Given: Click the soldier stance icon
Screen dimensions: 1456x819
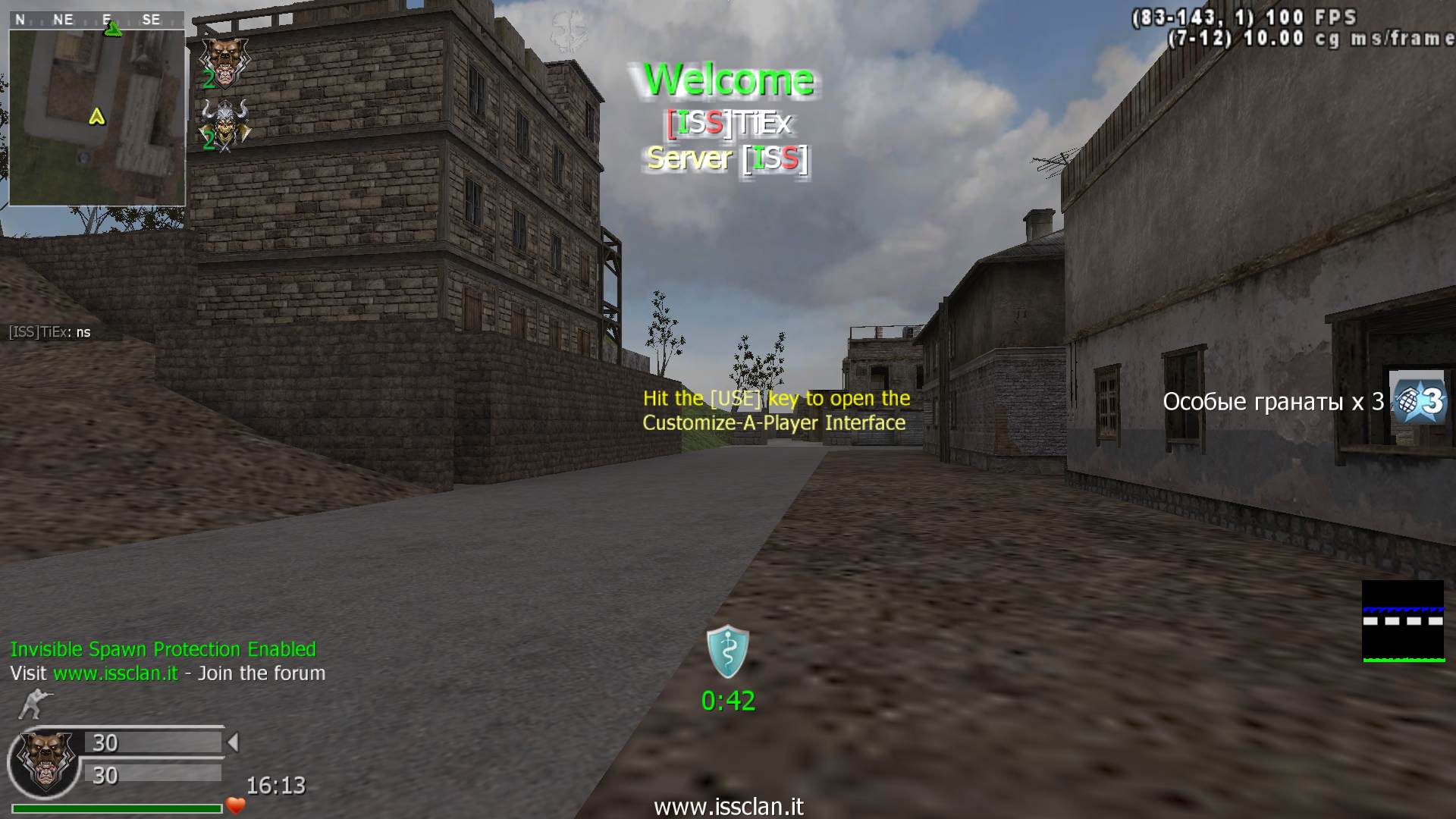Looking at the screenshot, I should point(31,704).
